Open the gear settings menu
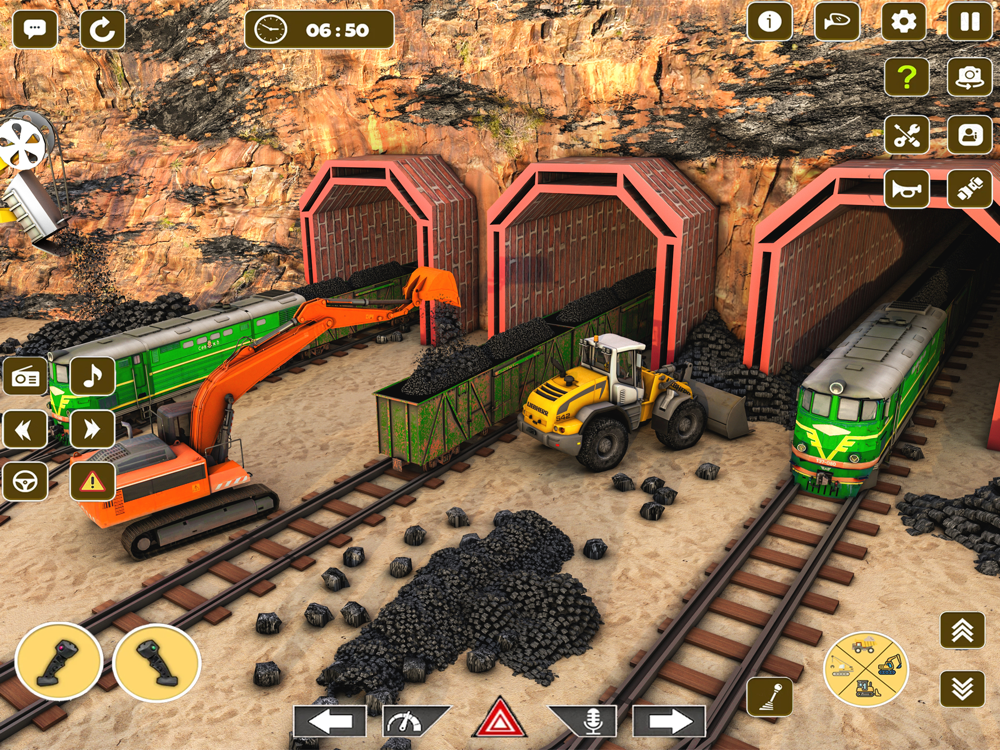Viewport: 1000px width, 750px height. click(x=903, y=22)
